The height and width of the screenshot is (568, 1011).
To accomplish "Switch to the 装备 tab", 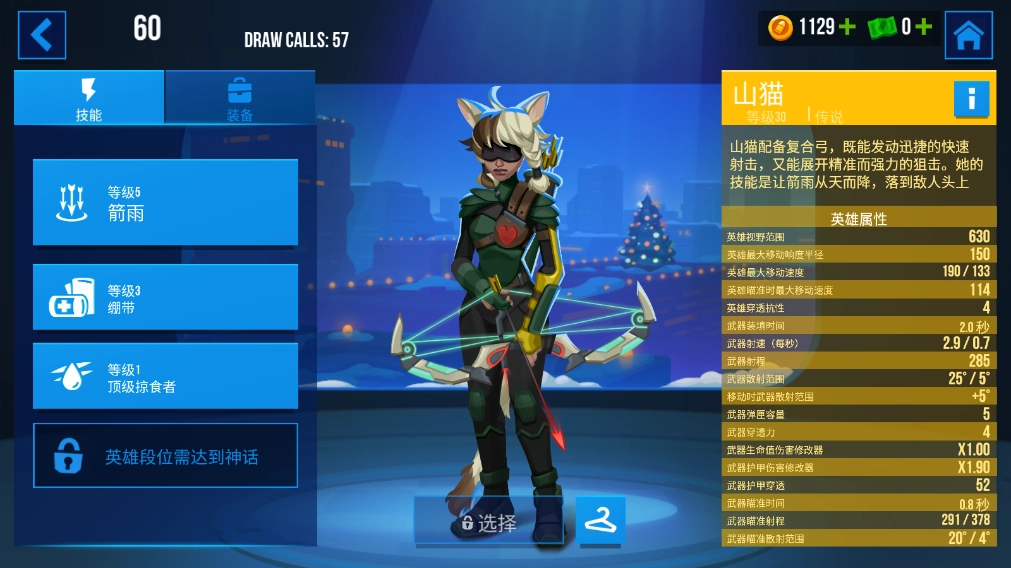I will (x=240, y=98).
